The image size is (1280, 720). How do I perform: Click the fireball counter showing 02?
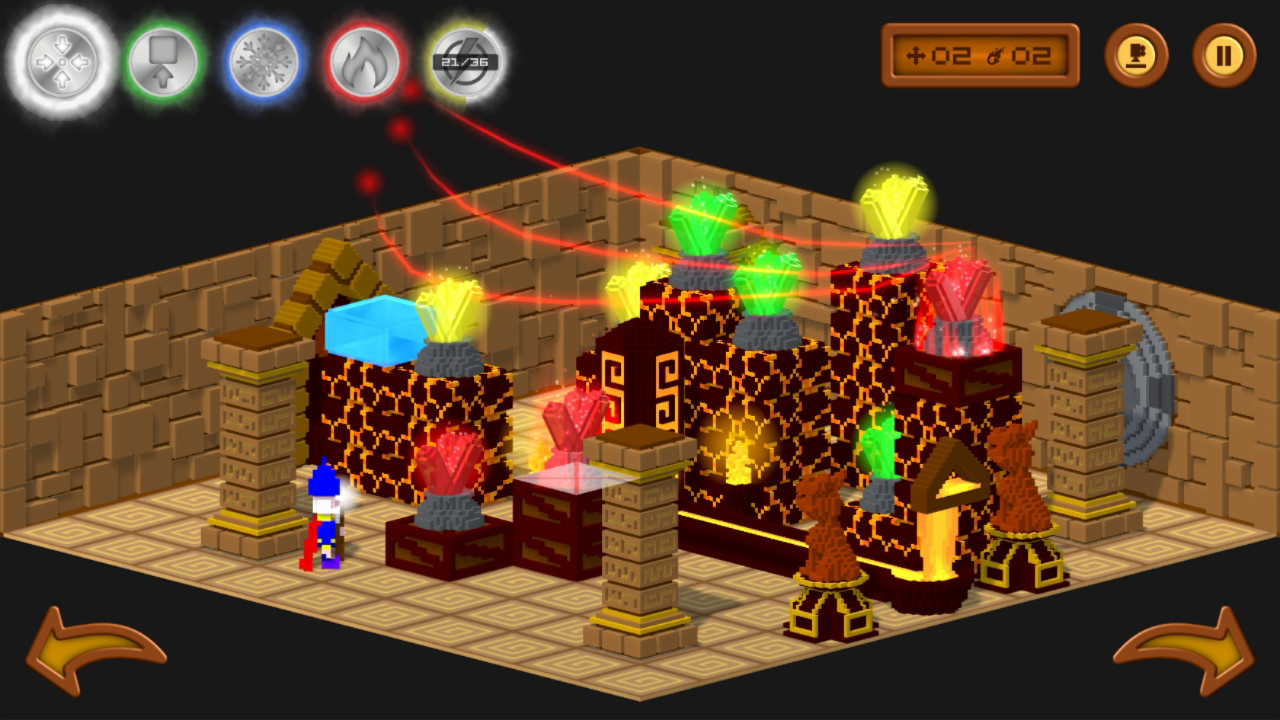[1030, 57]
